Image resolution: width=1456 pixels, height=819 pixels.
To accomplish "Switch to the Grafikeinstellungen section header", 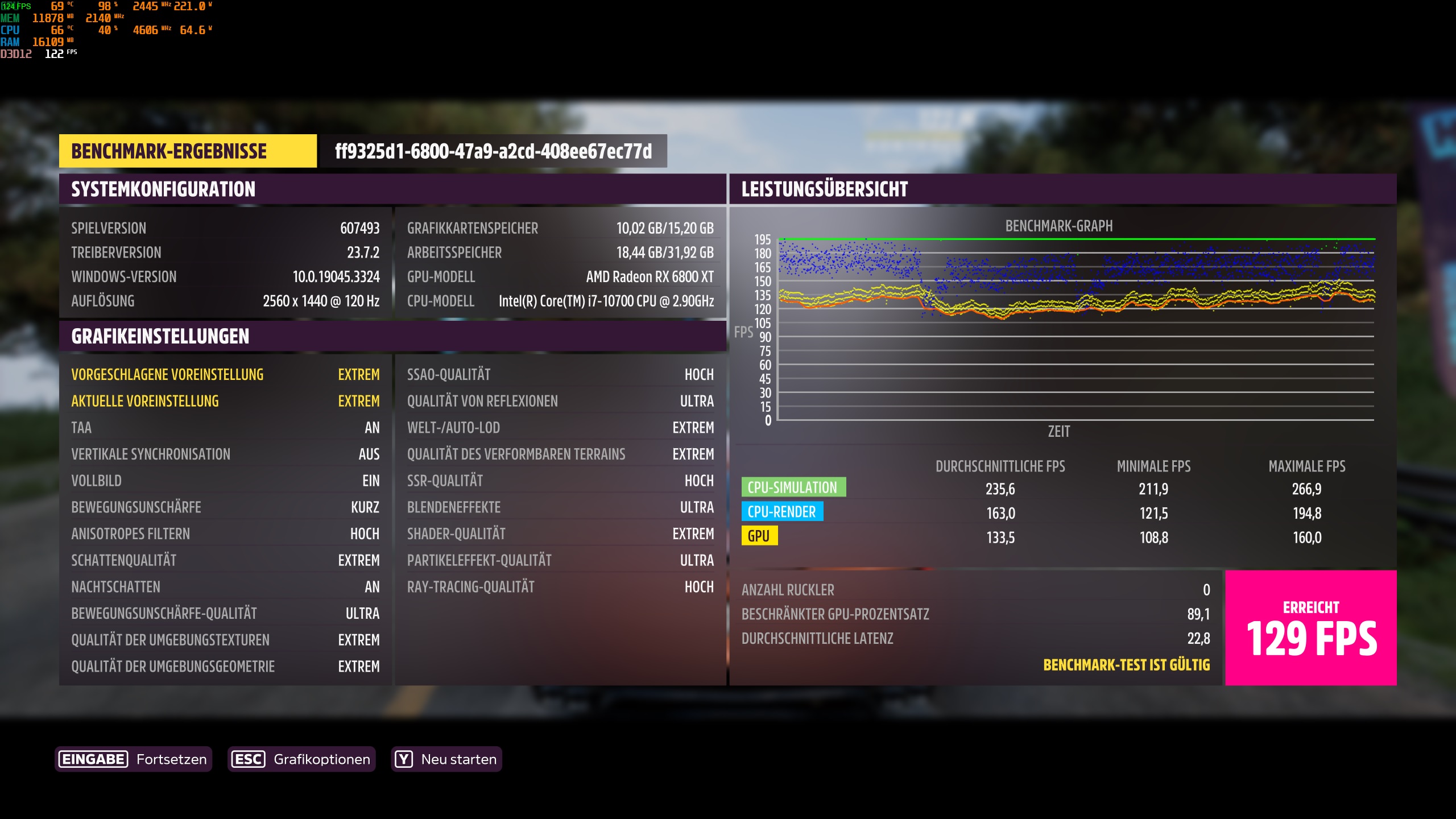I will [x=160, y=337].
